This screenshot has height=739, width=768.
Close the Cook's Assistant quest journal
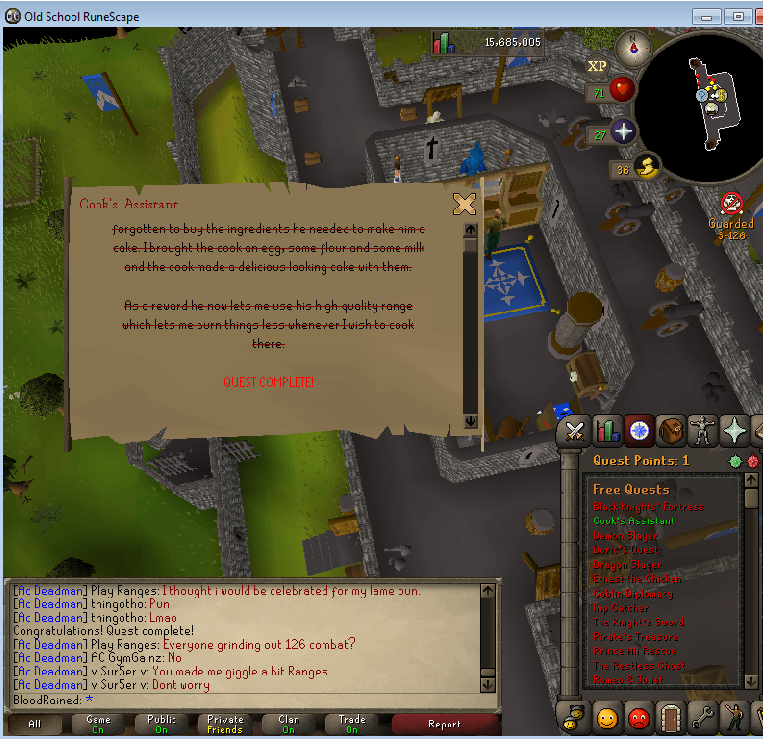[x=464, y=204]
